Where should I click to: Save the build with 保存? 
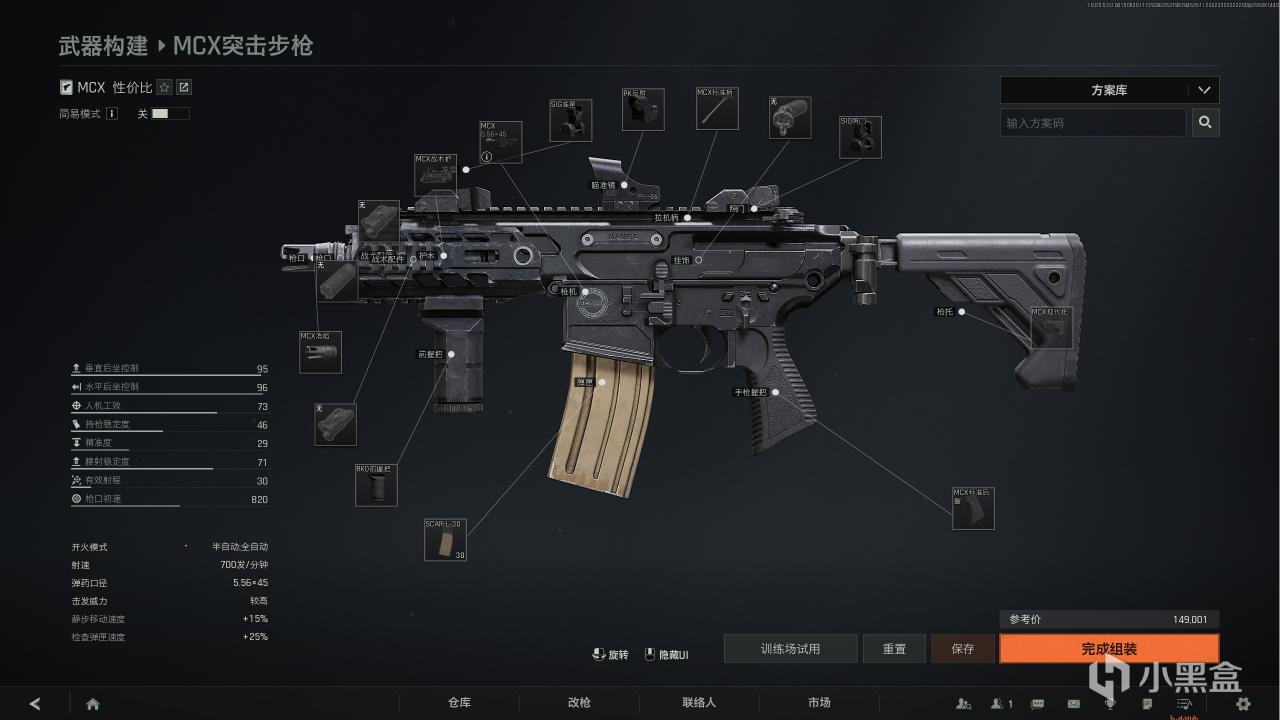pyautogui.click(x=962, y=649)
